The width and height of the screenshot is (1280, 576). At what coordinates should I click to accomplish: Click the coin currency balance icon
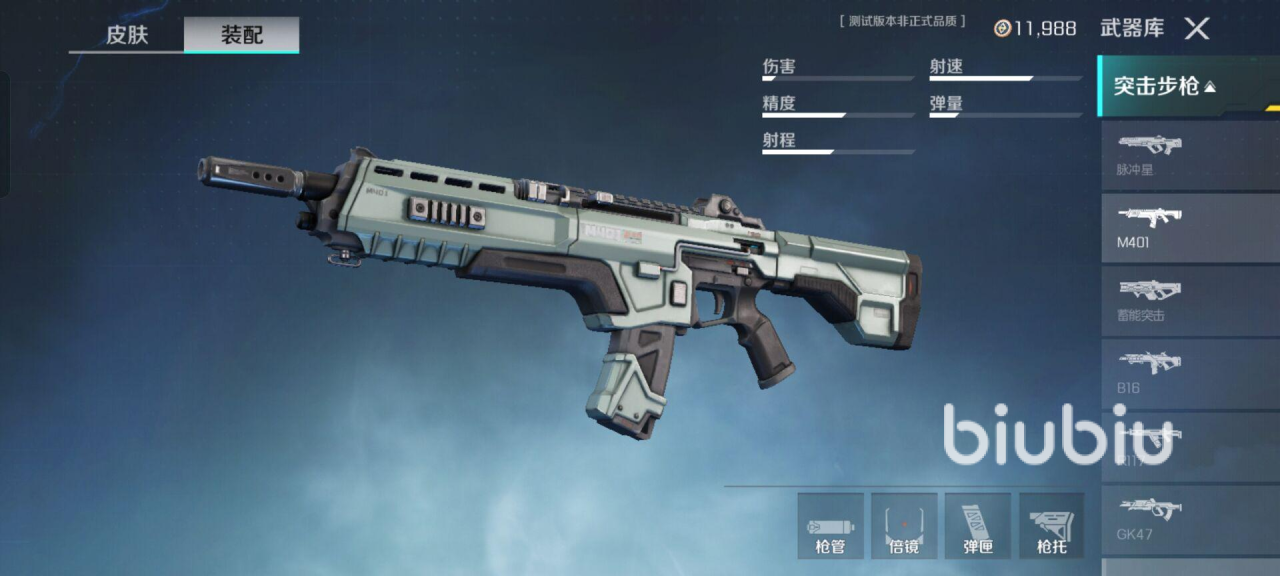[1002, 28]
